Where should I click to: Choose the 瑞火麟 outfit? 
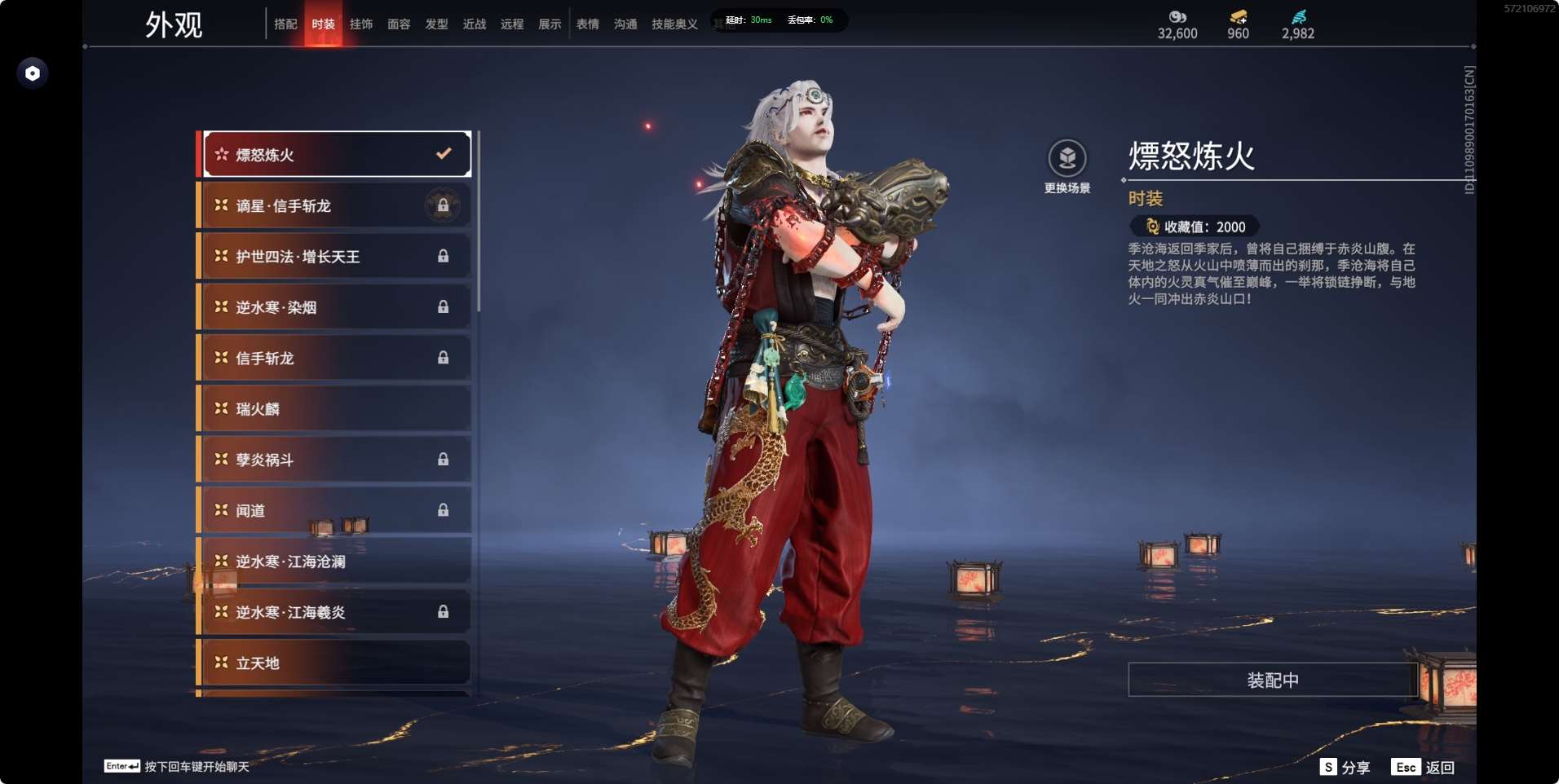coord(336,409)
